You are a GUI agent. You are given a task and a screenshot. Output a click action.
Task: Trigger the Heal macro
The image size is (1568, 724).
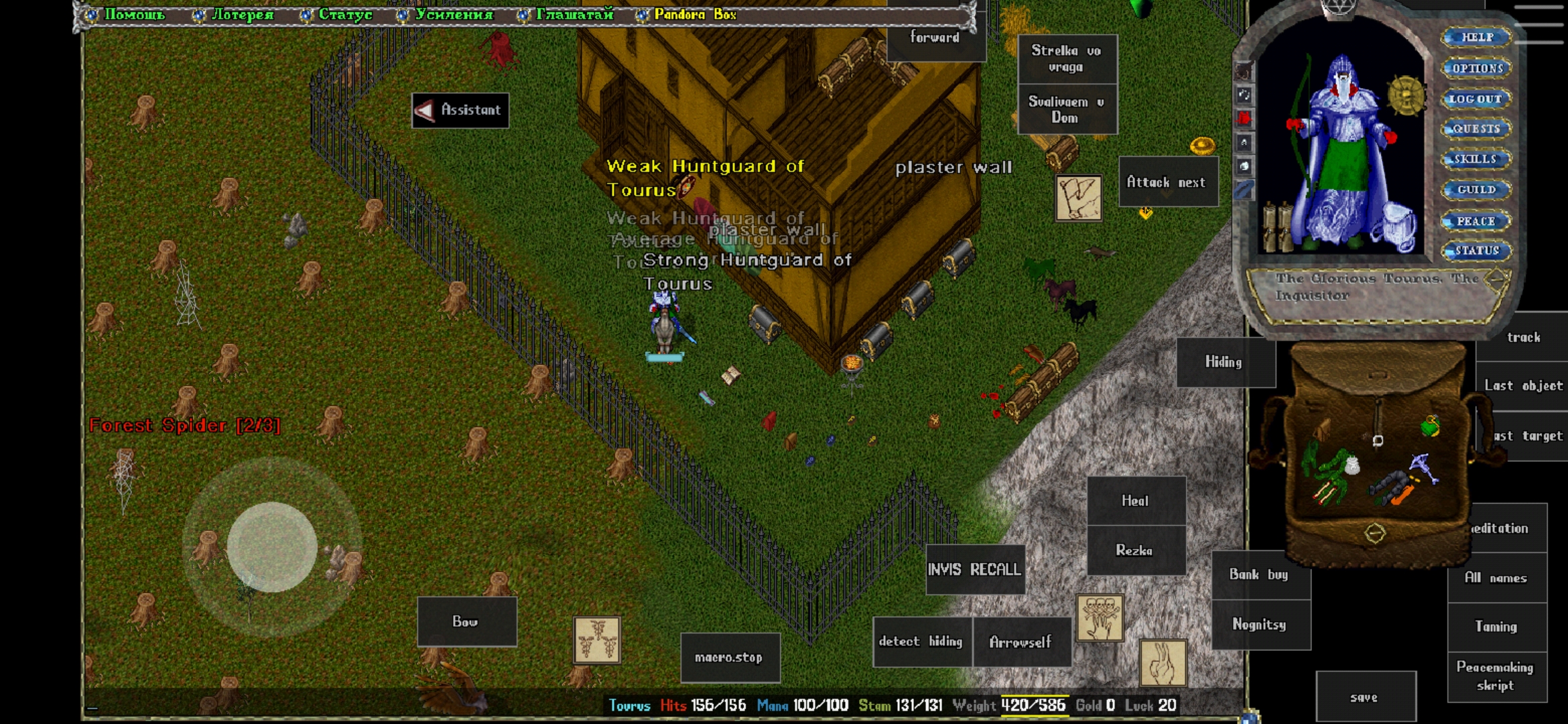(x=1135, y=501)
